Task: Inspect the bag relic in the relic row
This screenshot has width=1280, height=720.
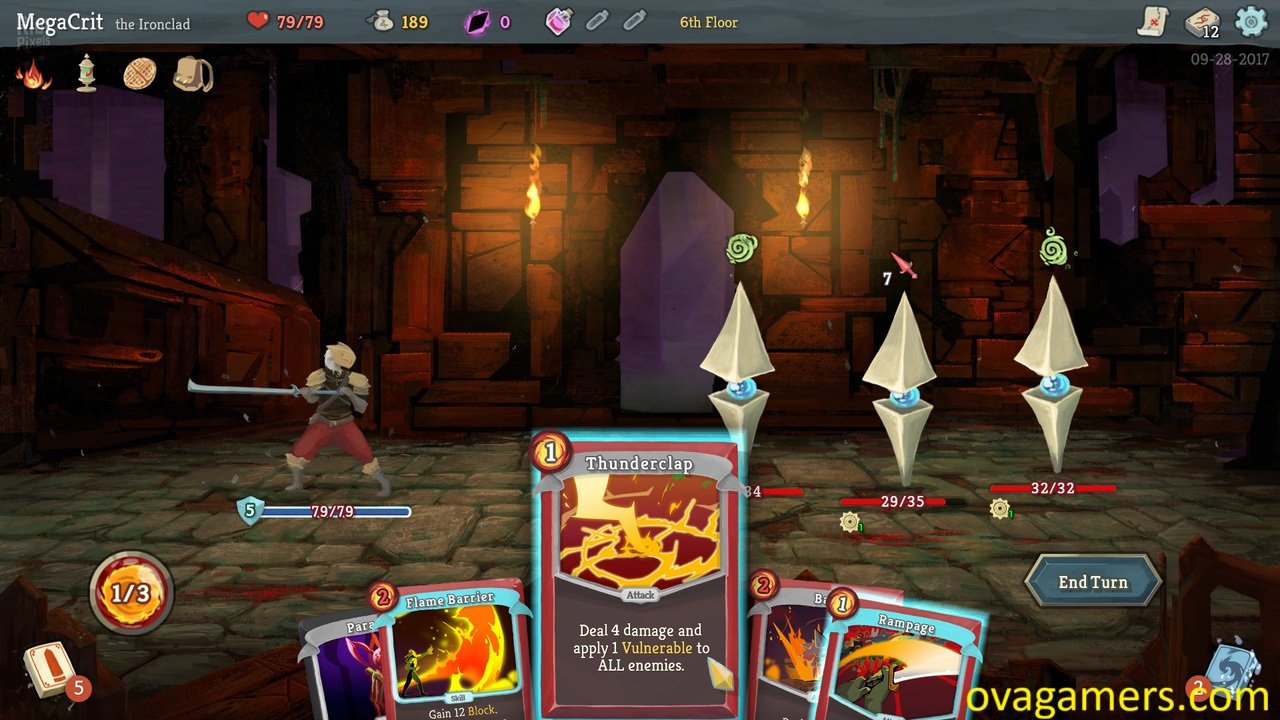Action: [190, 75]
